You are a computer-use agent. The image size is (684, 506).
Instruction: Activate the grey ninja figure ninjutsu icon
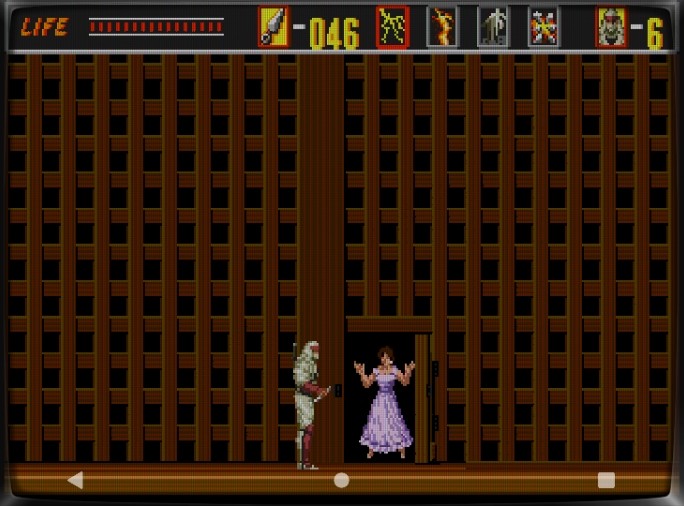pyautogui.click(x=493, y=27)
